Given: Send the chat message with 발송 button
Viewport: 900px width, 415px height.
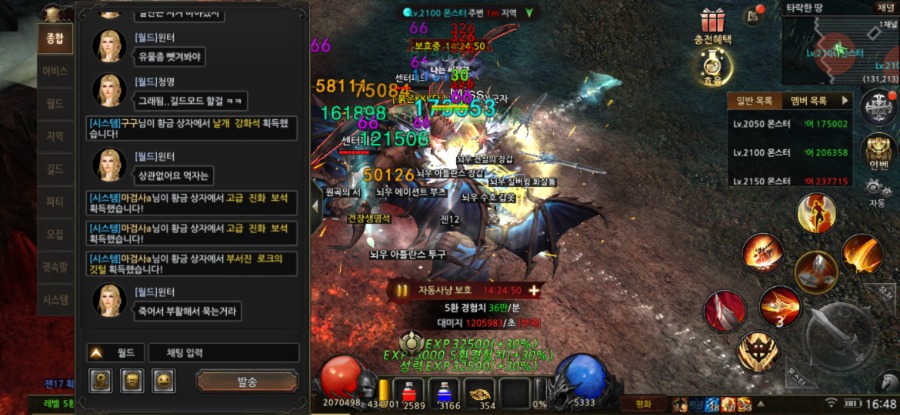Looking at the screenshot, I should (x=247, y=382).
